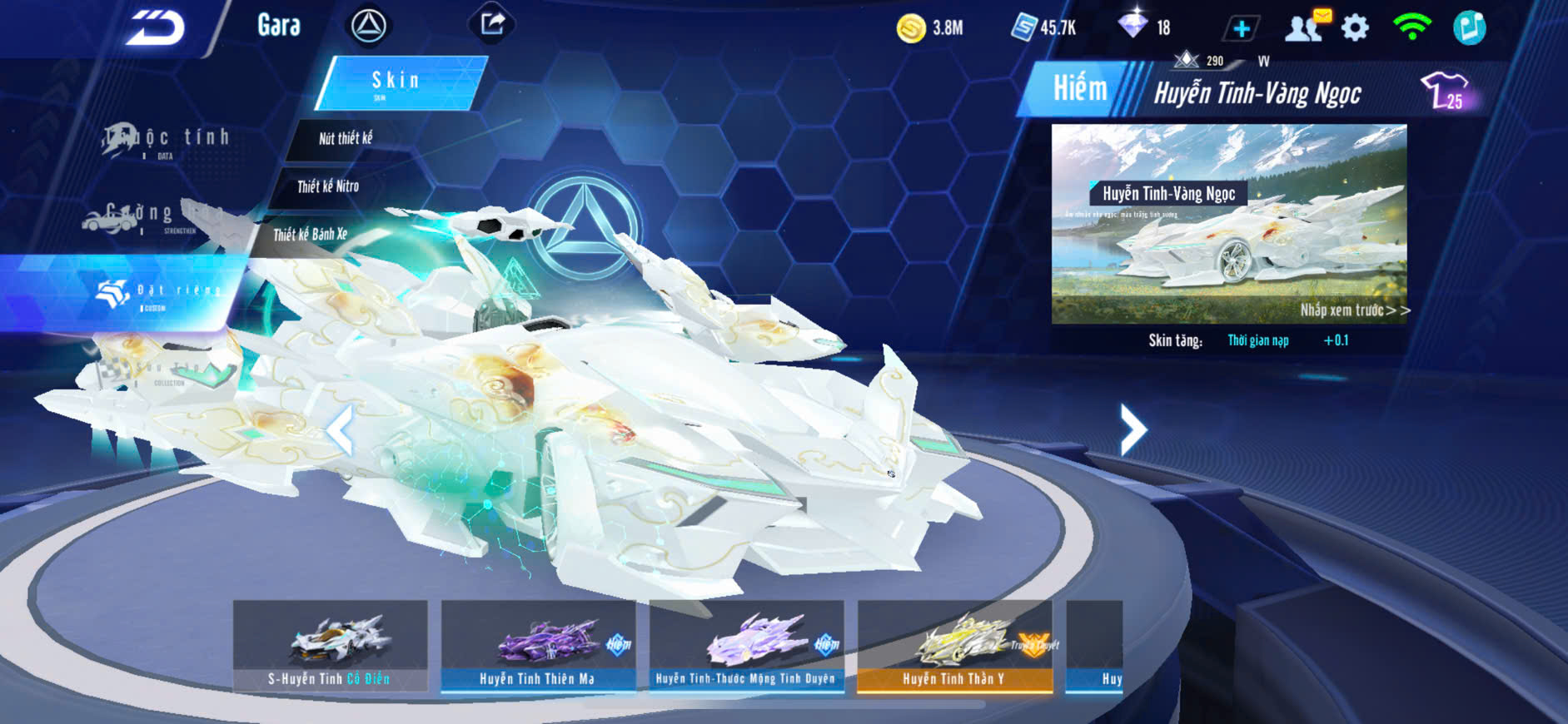Image resolution: width=1568 pixels, height=724 pixels.
Task: Go back using the arrow button
Action: coord(155,28)
